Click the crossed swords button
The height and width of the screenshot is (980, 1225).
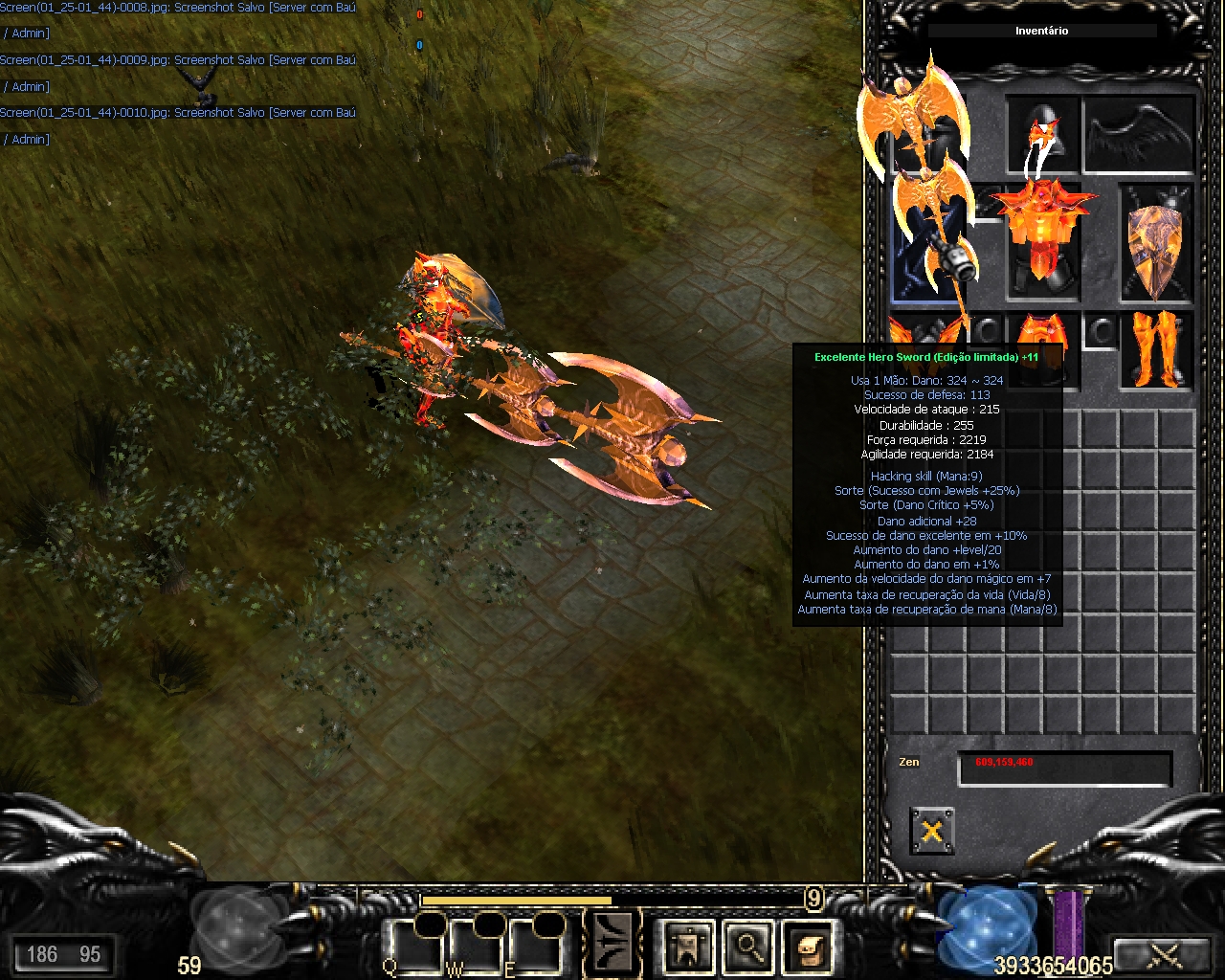coord(1164,954)
